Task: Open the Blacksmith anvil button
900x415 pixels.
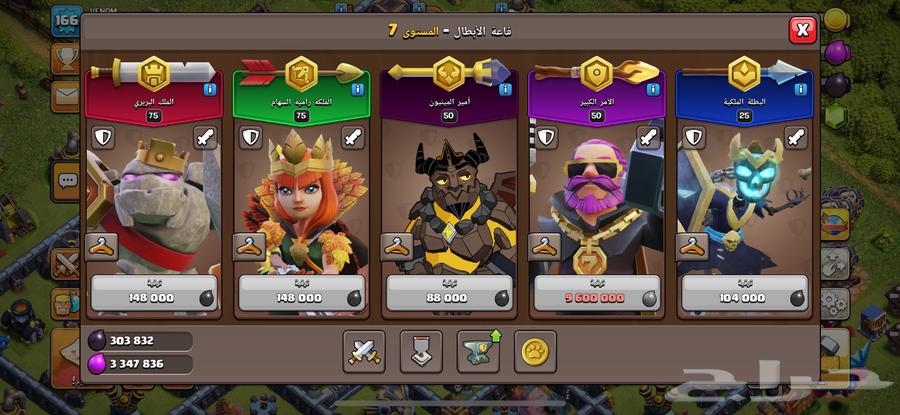Action: [x=479, y=351]
